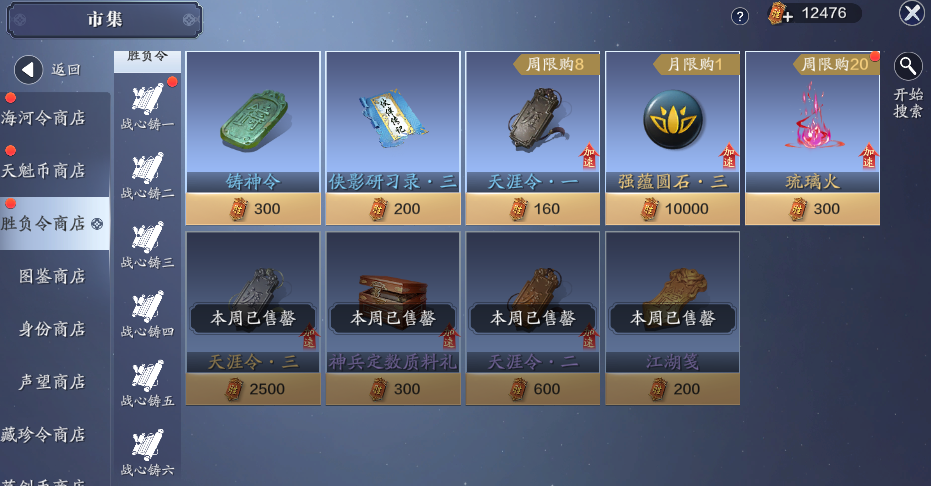Choose the 战心铸五 category

[x=147, y=383]
